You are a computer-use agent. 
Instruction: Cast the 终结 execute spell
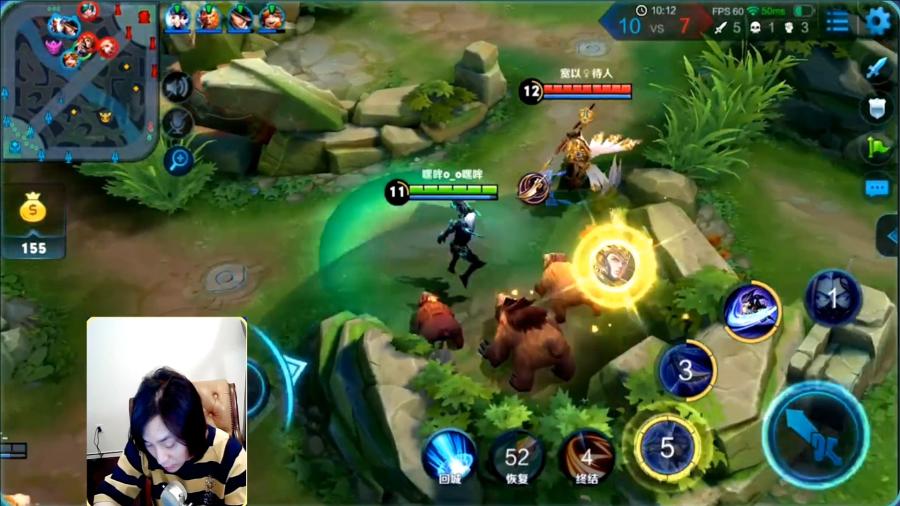point(587,457)
